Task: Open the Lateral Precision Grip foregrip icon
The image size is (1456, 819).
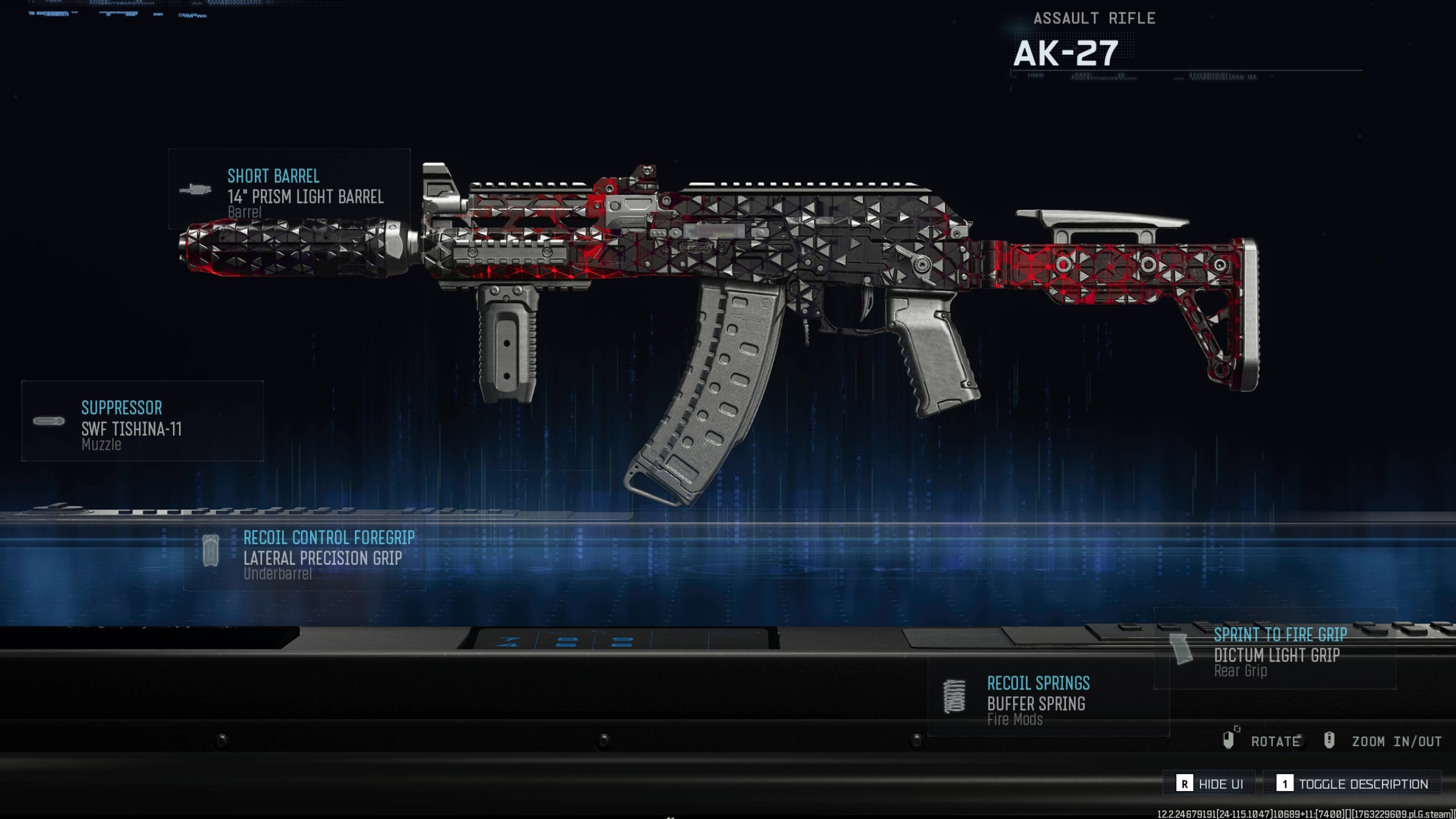Action: click(210, 551)
